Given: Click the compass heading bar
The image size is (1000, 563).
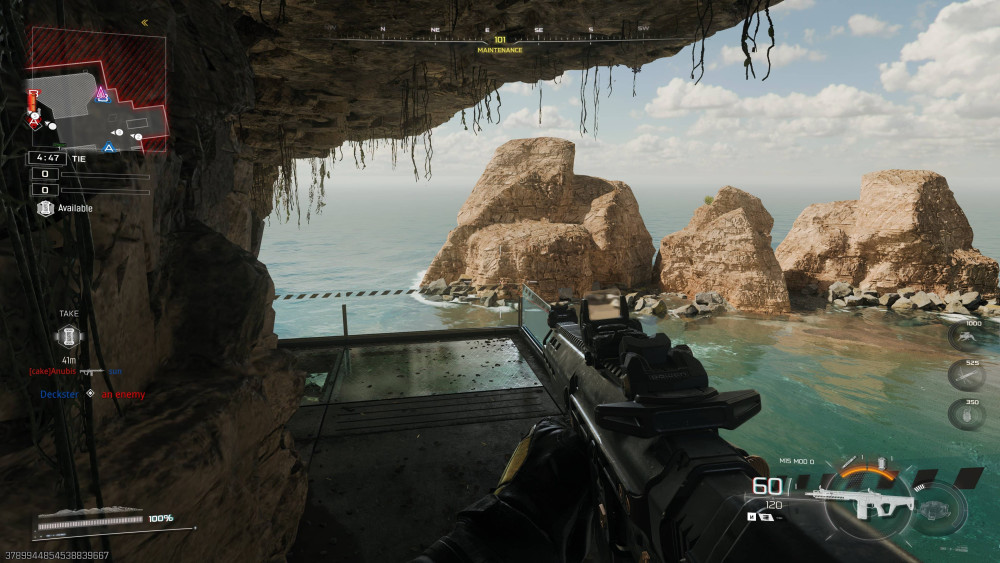Looking at the screenshot, I should (499, 40).
